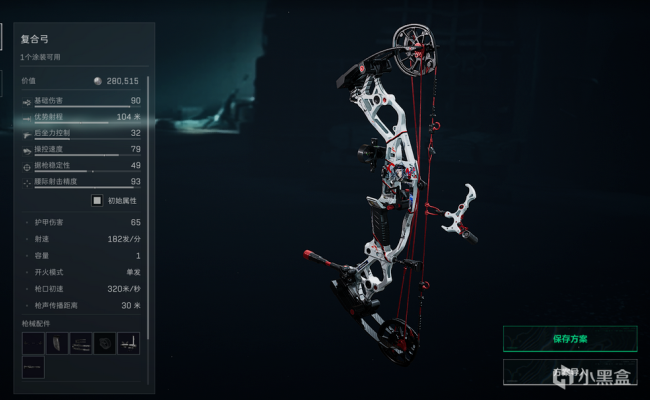Pick the attachment slot in the second row

pos(33,368)
